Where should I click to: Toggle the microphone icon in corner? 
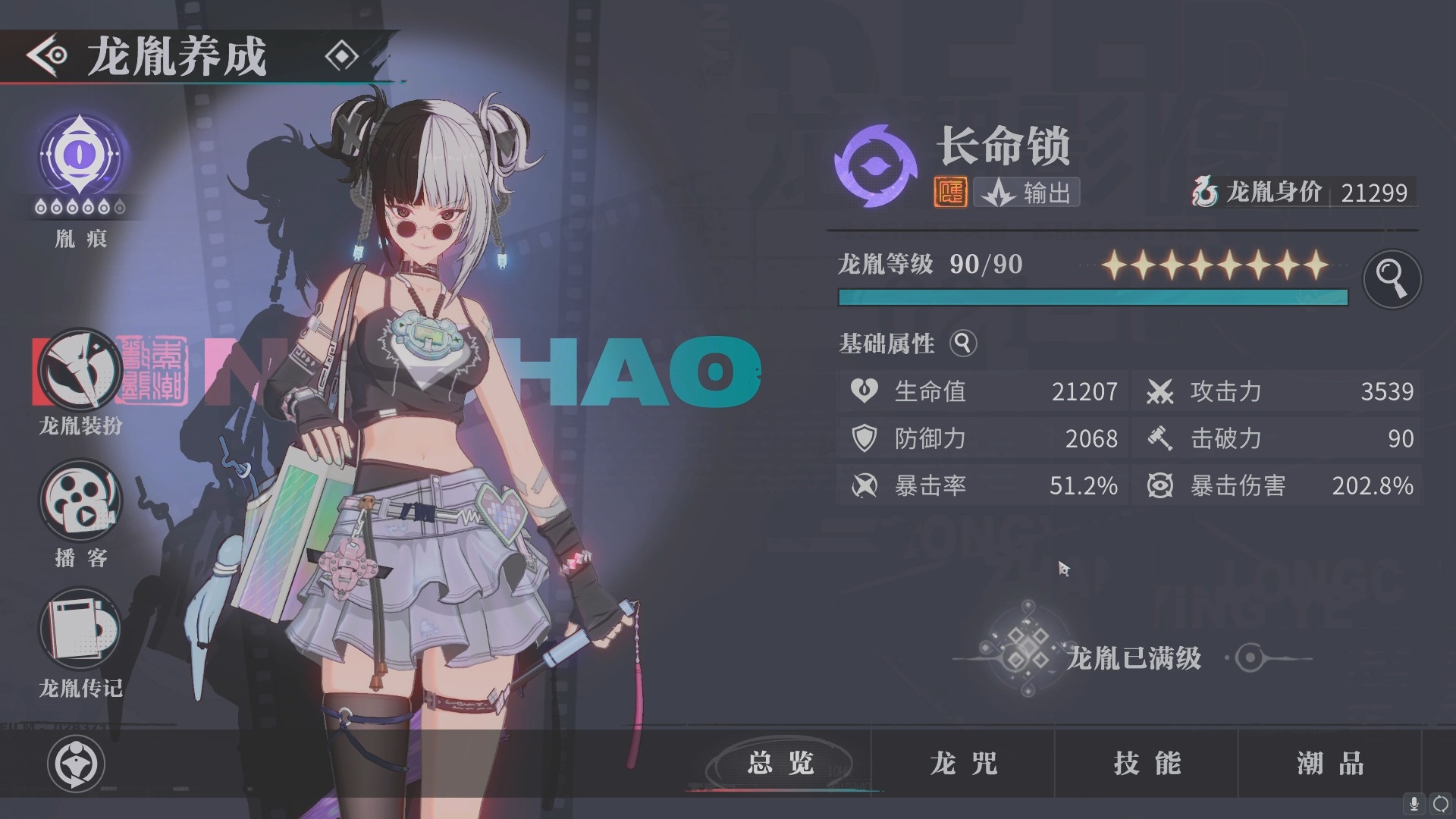point(1414,804)
